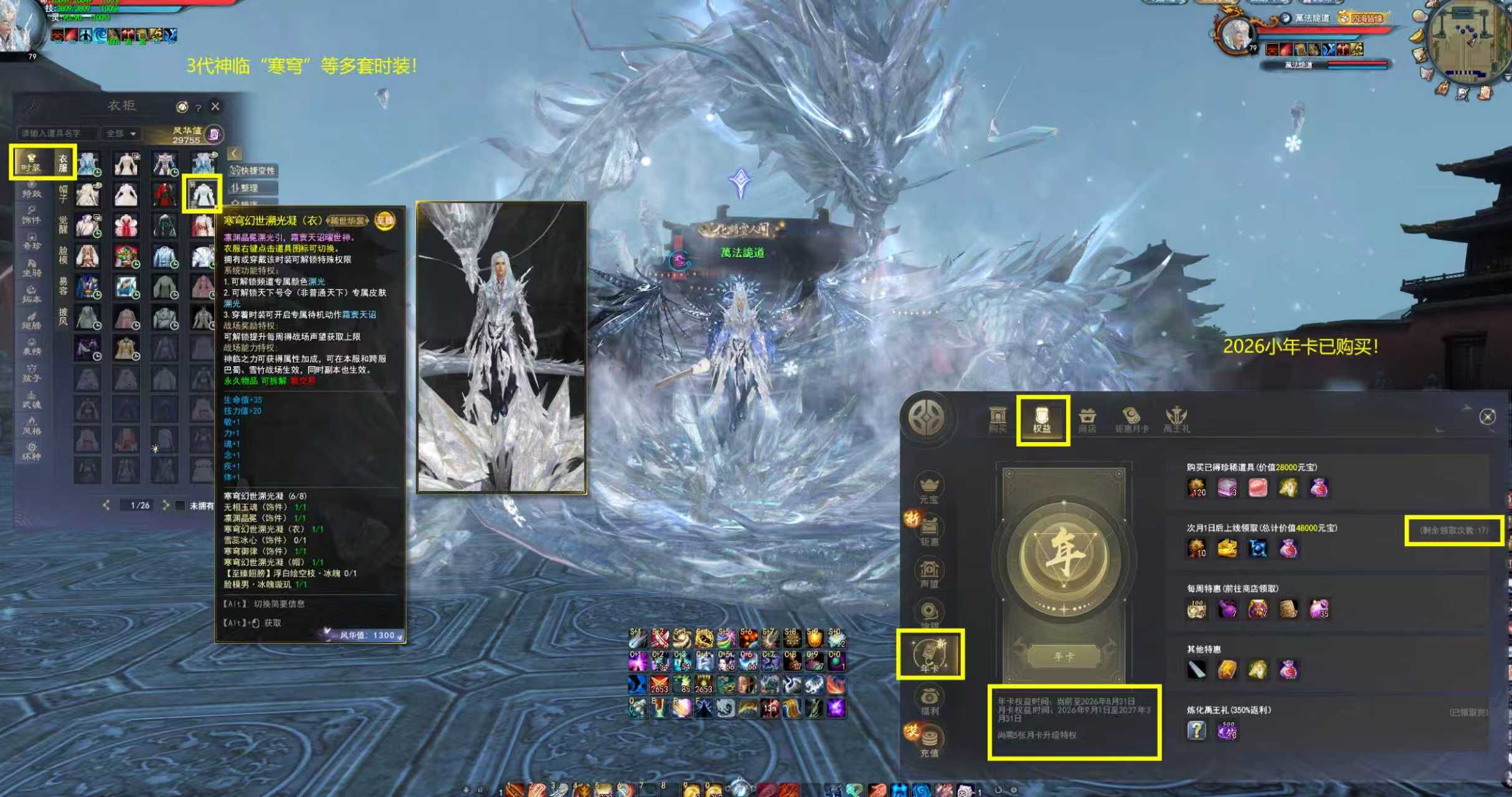Select the 时装 wardrobe category
1512x797 pixels.
coord(31,163)
